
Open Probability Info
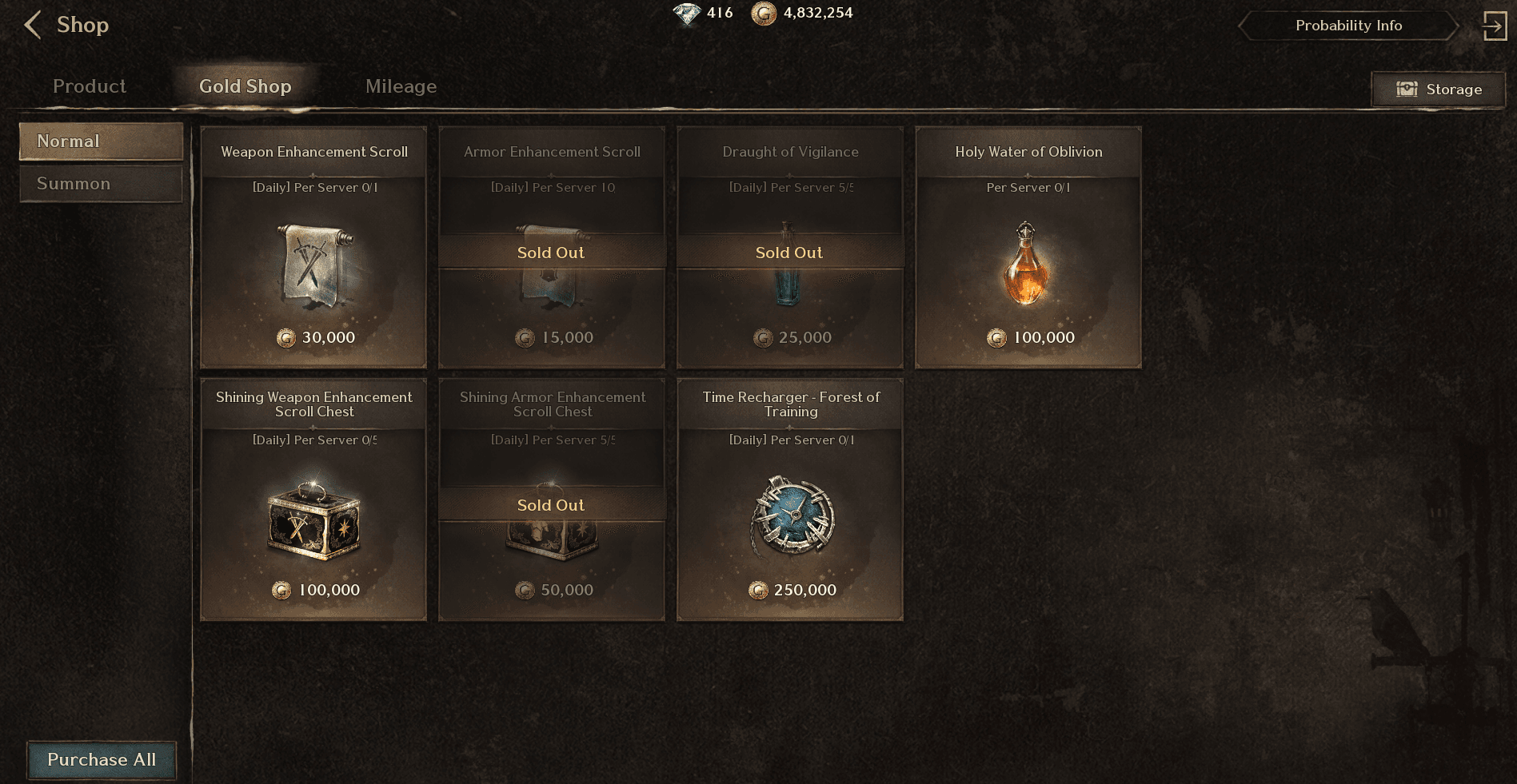pyautogui.click(x=1348, y=26)
